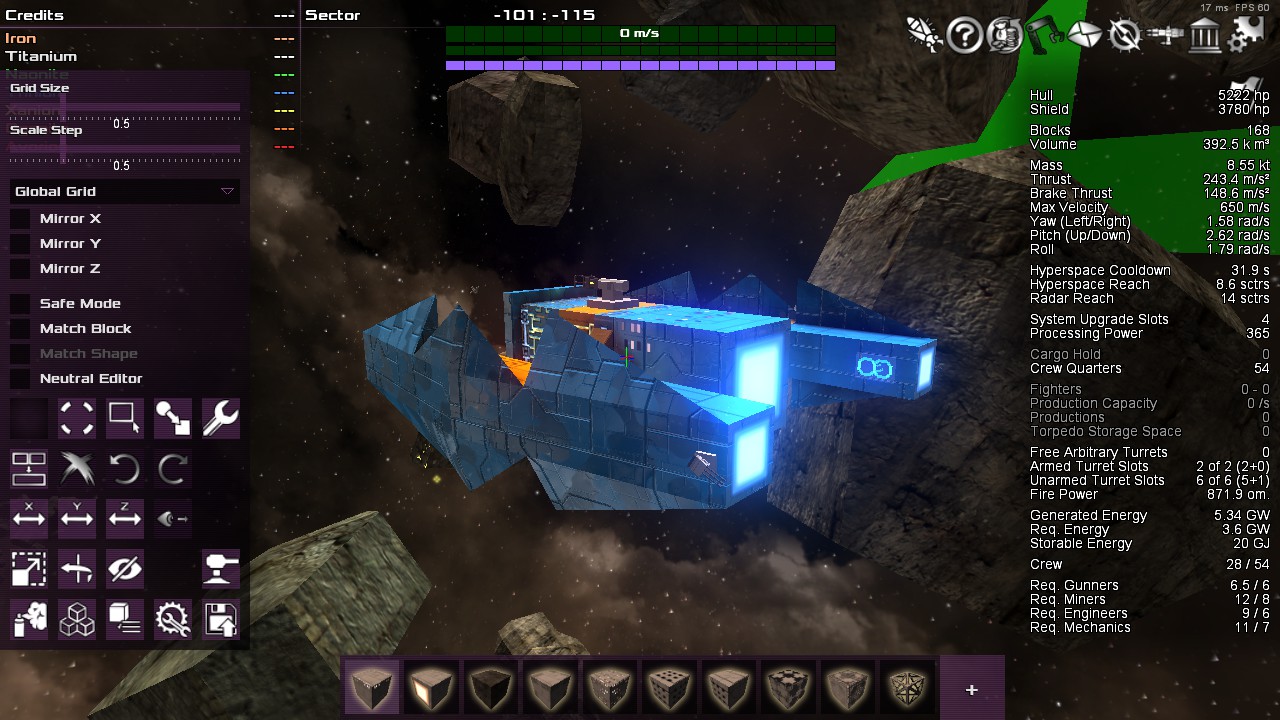1280x720 pixels.
Task: Toggle the Mirror Y checkbox
Action: [20, 244]
